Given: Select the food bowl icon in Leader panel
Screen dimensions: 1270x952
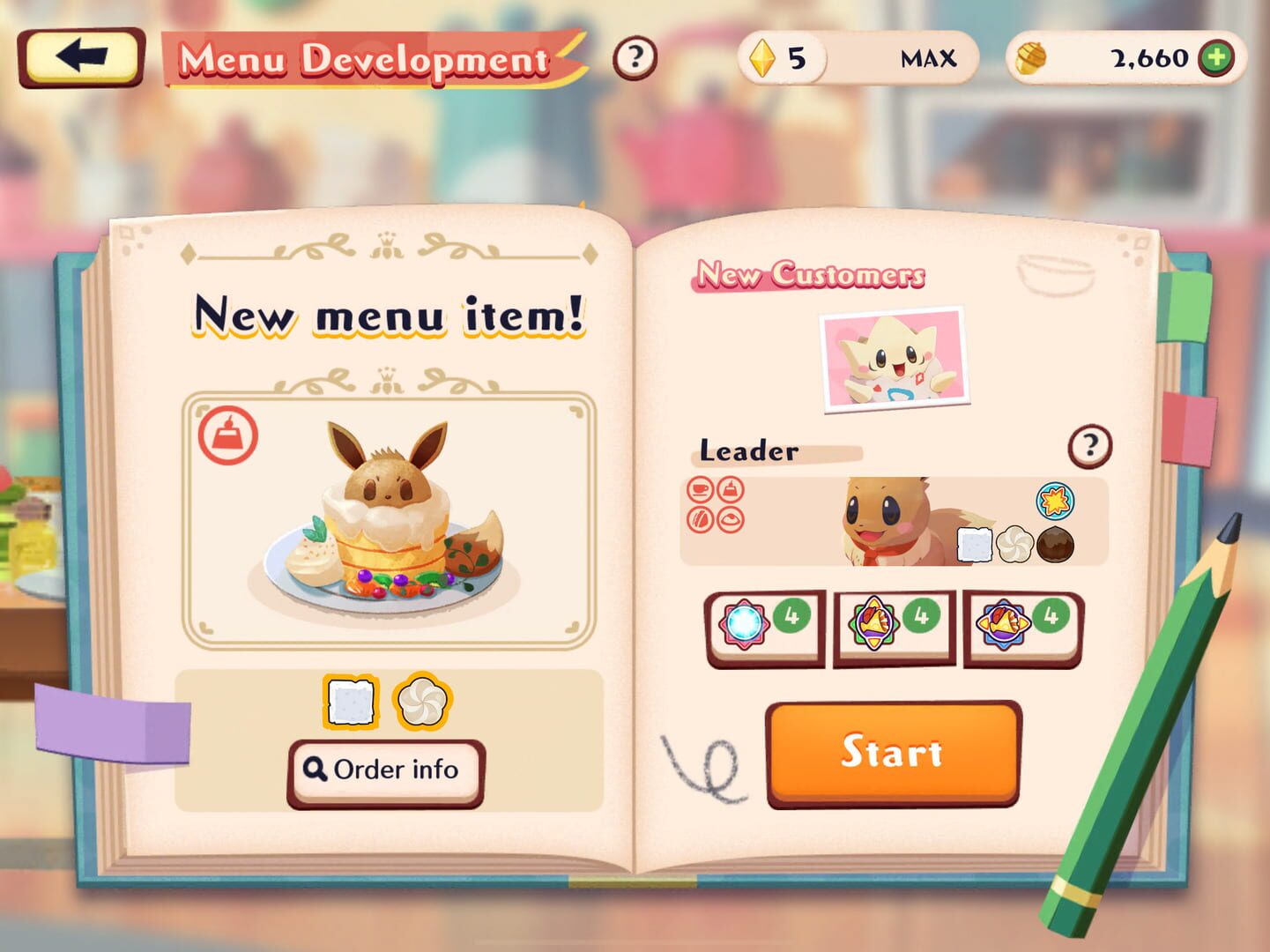Looking at the screenshot, I should tap(730, 519).
